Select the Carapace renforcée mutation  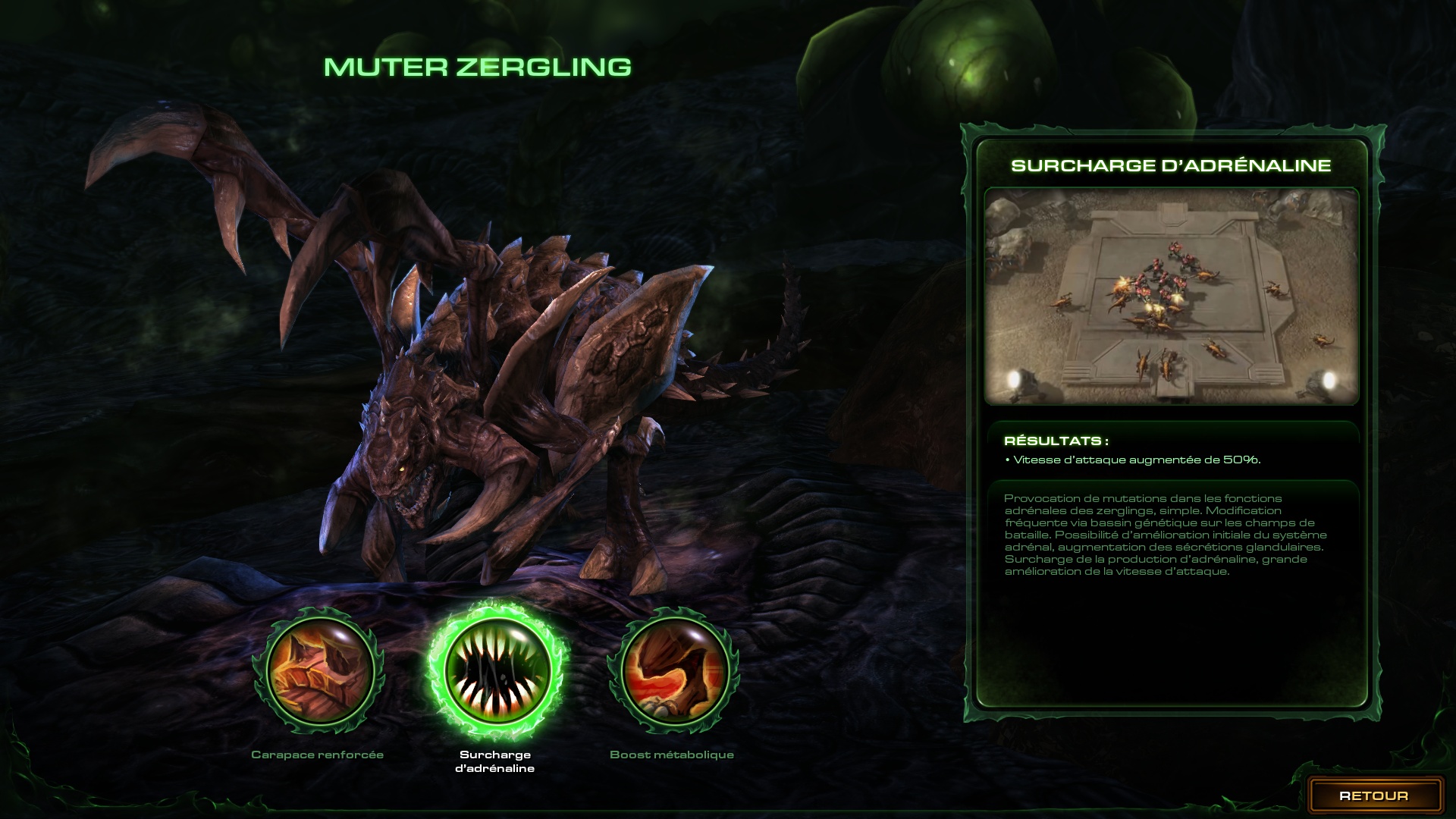click(x=318, y=670)
